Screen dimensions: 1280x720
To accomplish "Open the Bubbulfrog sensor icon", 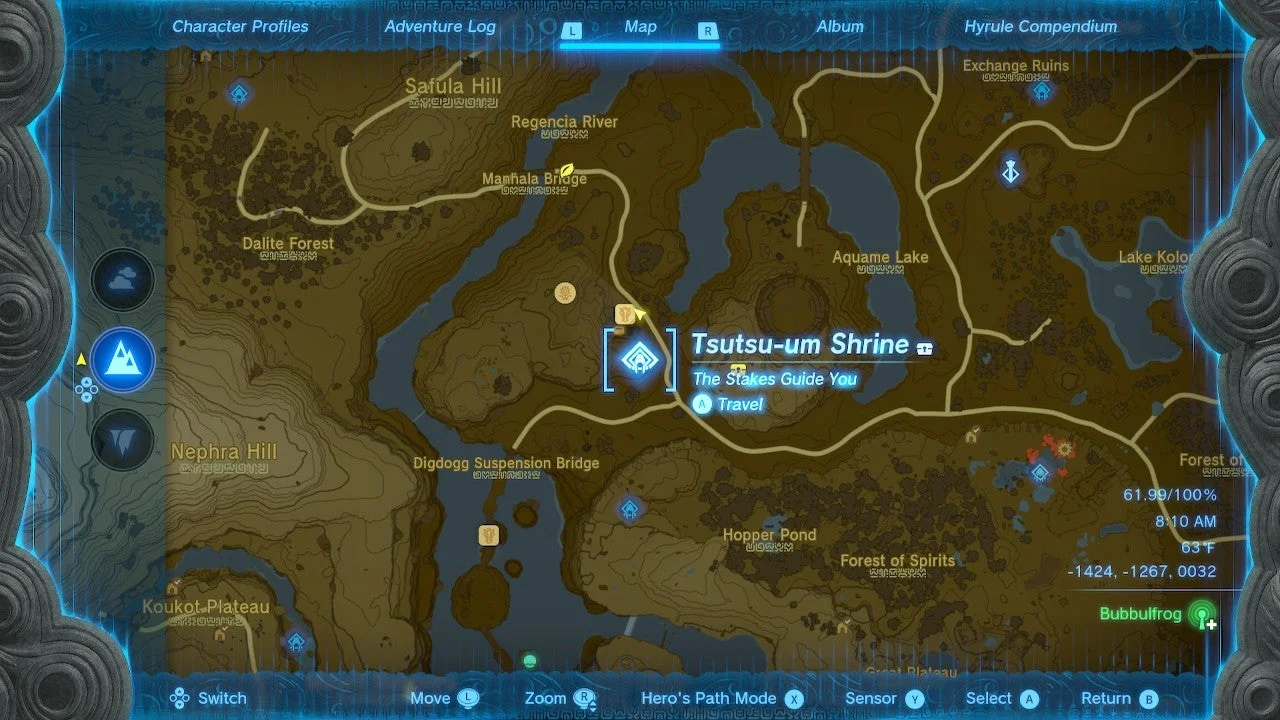I will click(1200, 615).
